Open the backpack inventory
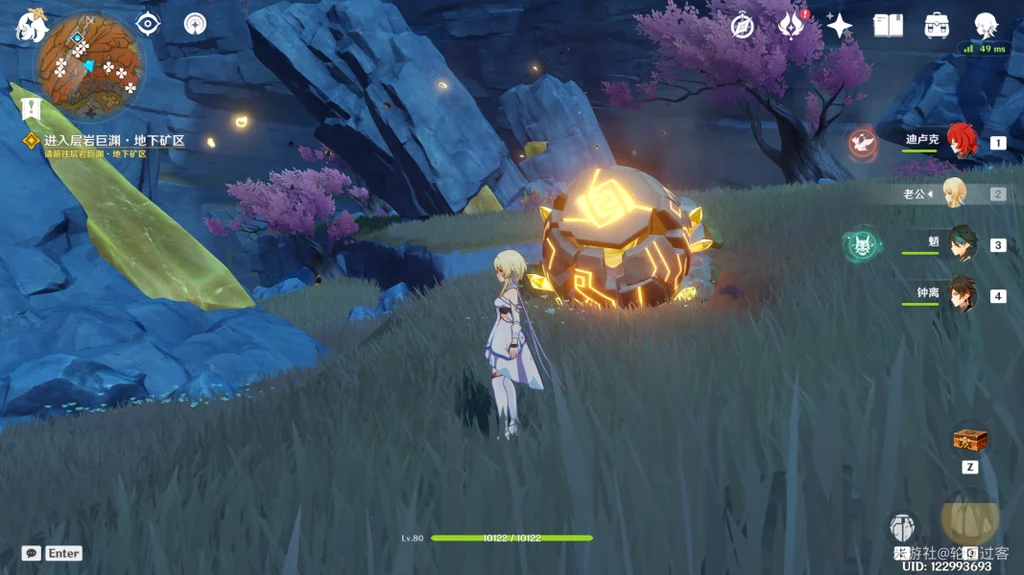The height and width of the screenshot is (575, 1024). click(937, 26)
